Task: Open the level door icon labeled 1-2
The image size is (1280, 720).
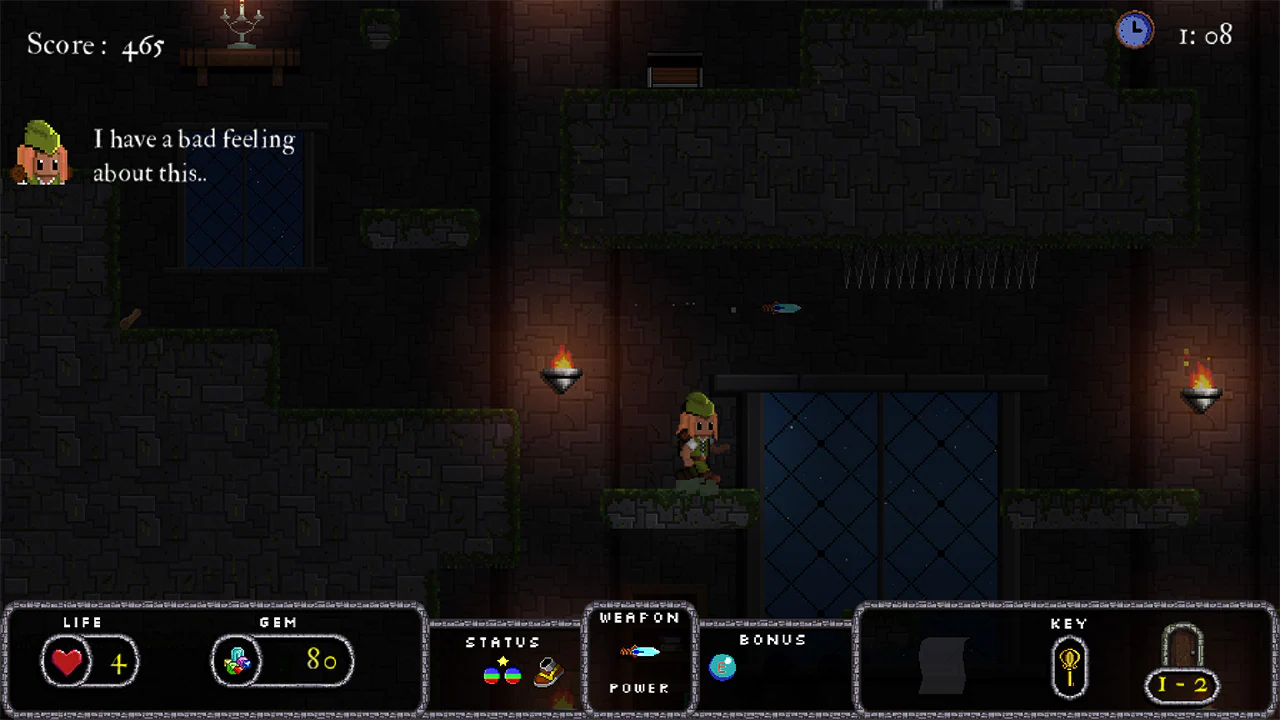Action: tap(1182, 660)
